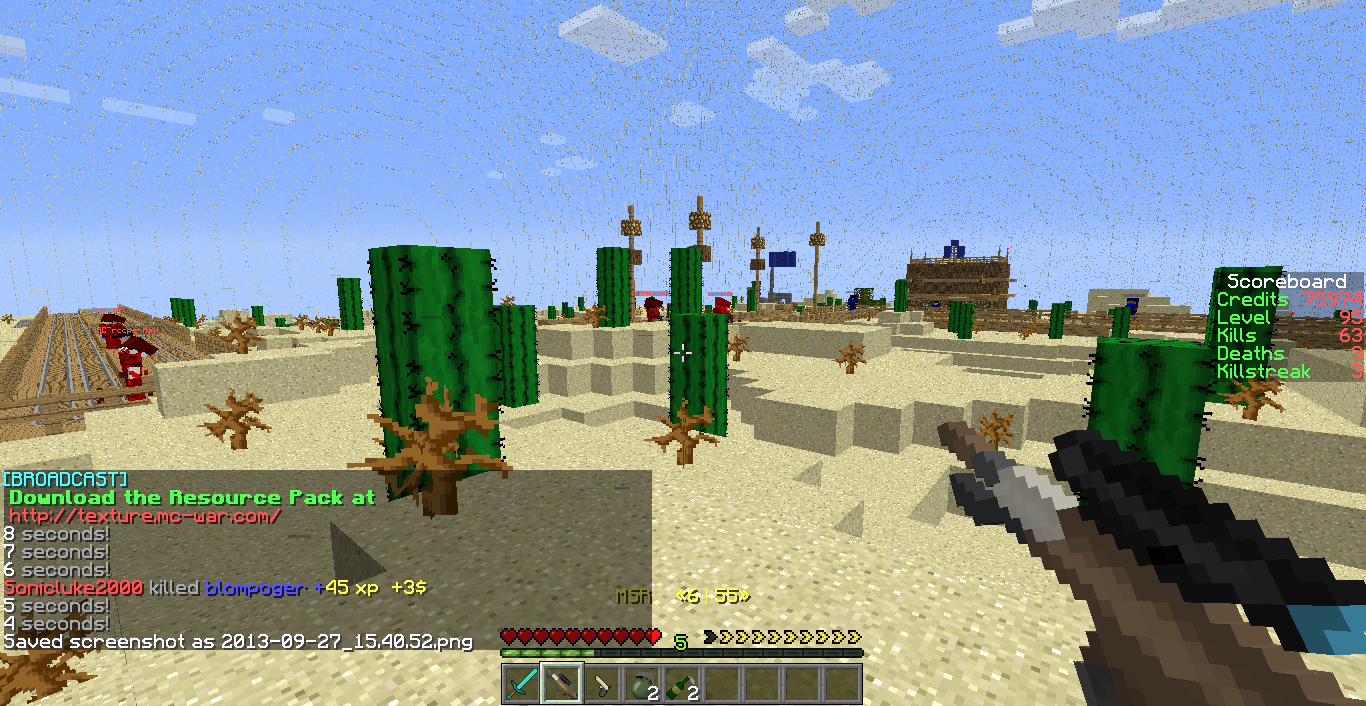1366x706 pixels.
Task: Select the diamond sword hotbar slot
Action: tap(521, 685)
